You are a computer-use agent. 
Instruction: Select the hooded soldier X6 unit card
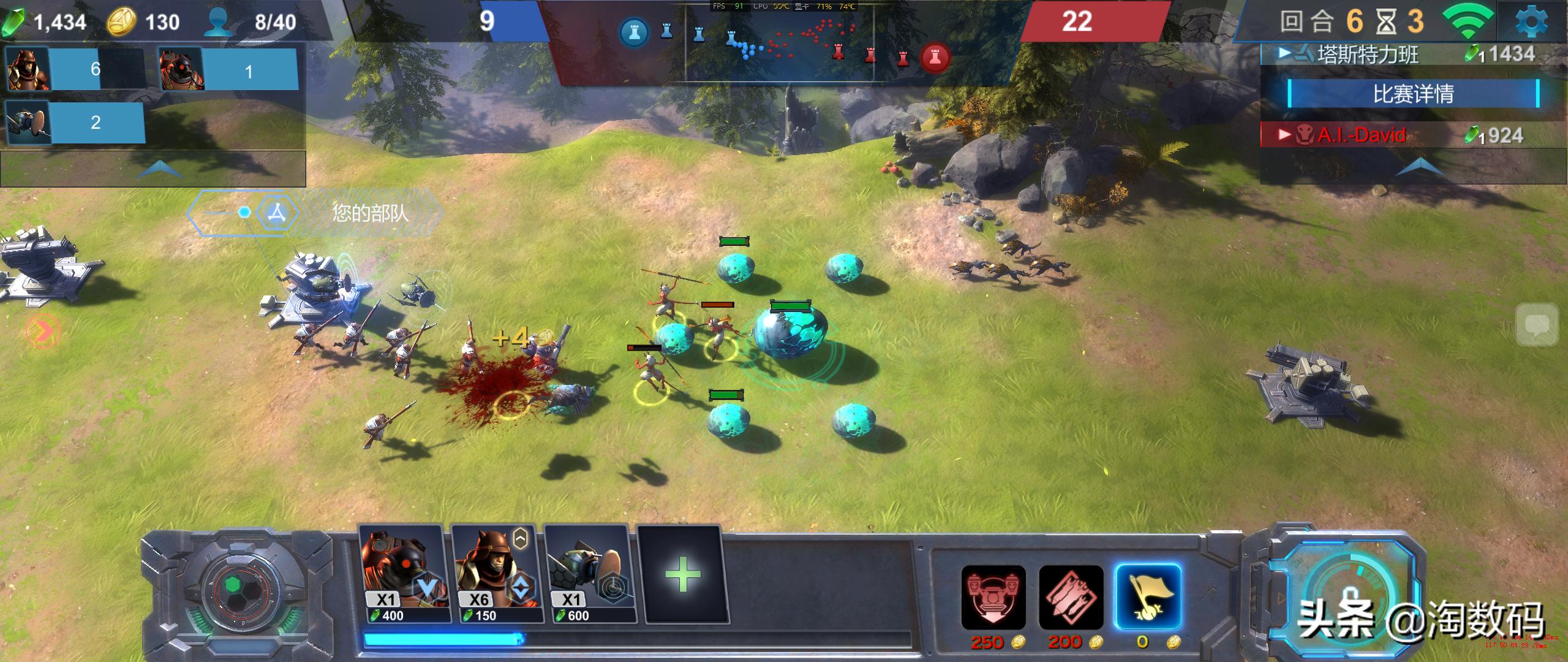pos(495,574)
